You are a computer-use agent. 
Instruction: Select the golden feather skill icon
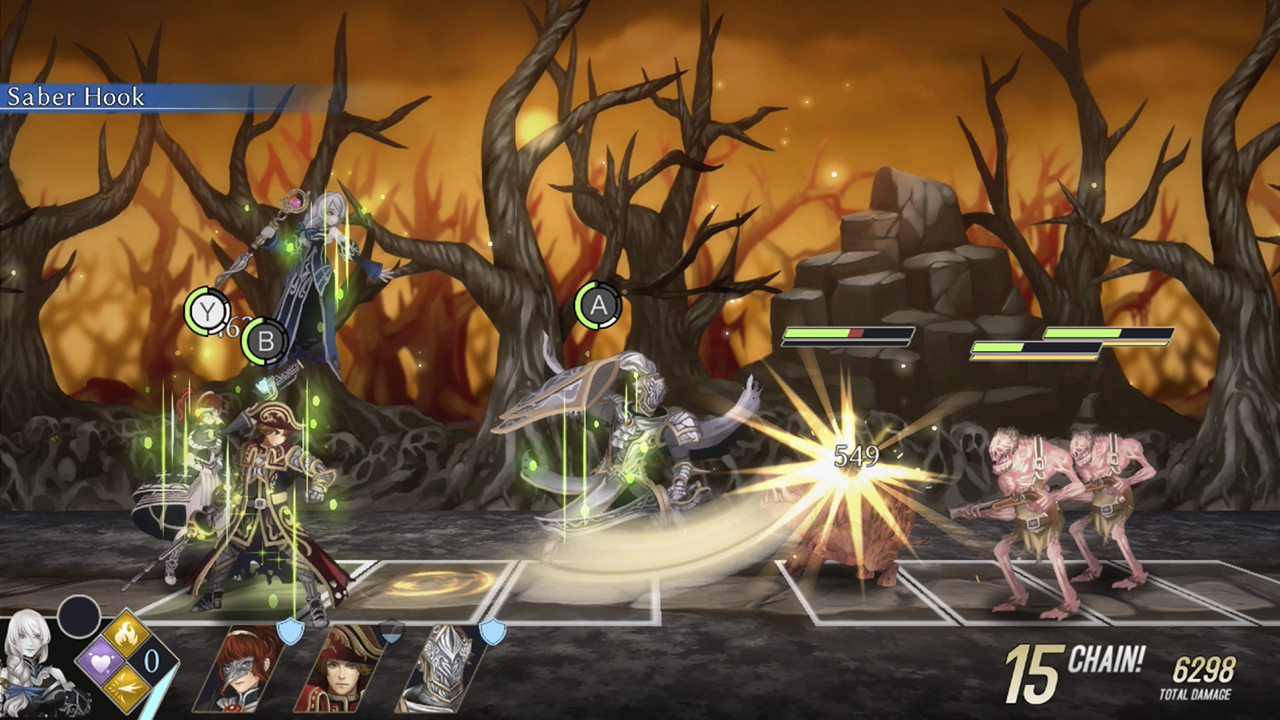(124, 688)
